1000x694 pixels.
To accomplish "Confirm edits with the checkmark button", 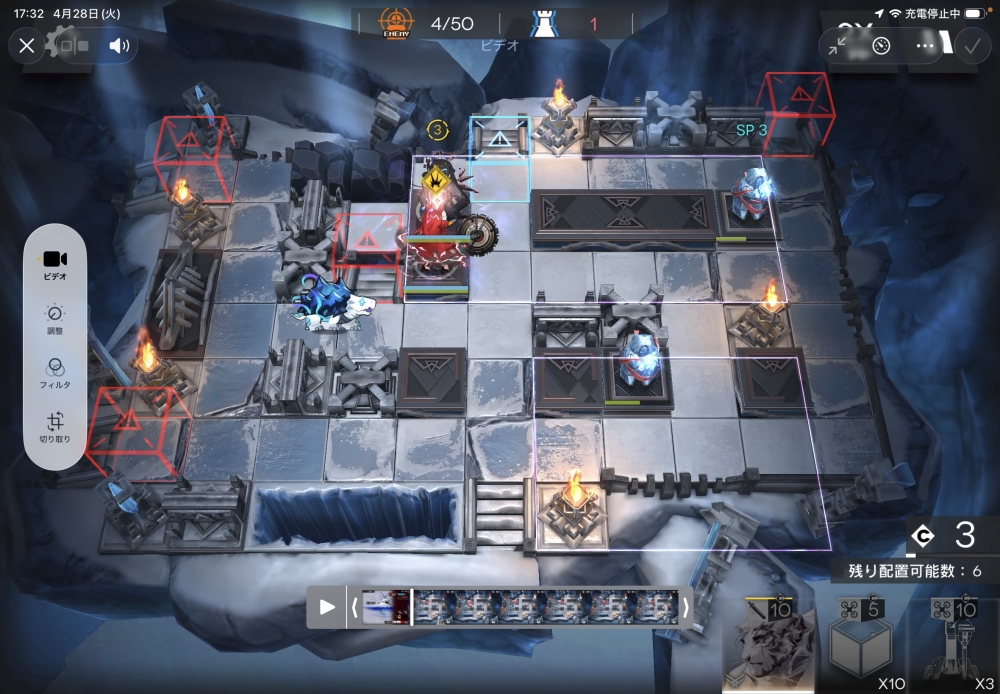I will pyautogui.click(x=970, y=45).
